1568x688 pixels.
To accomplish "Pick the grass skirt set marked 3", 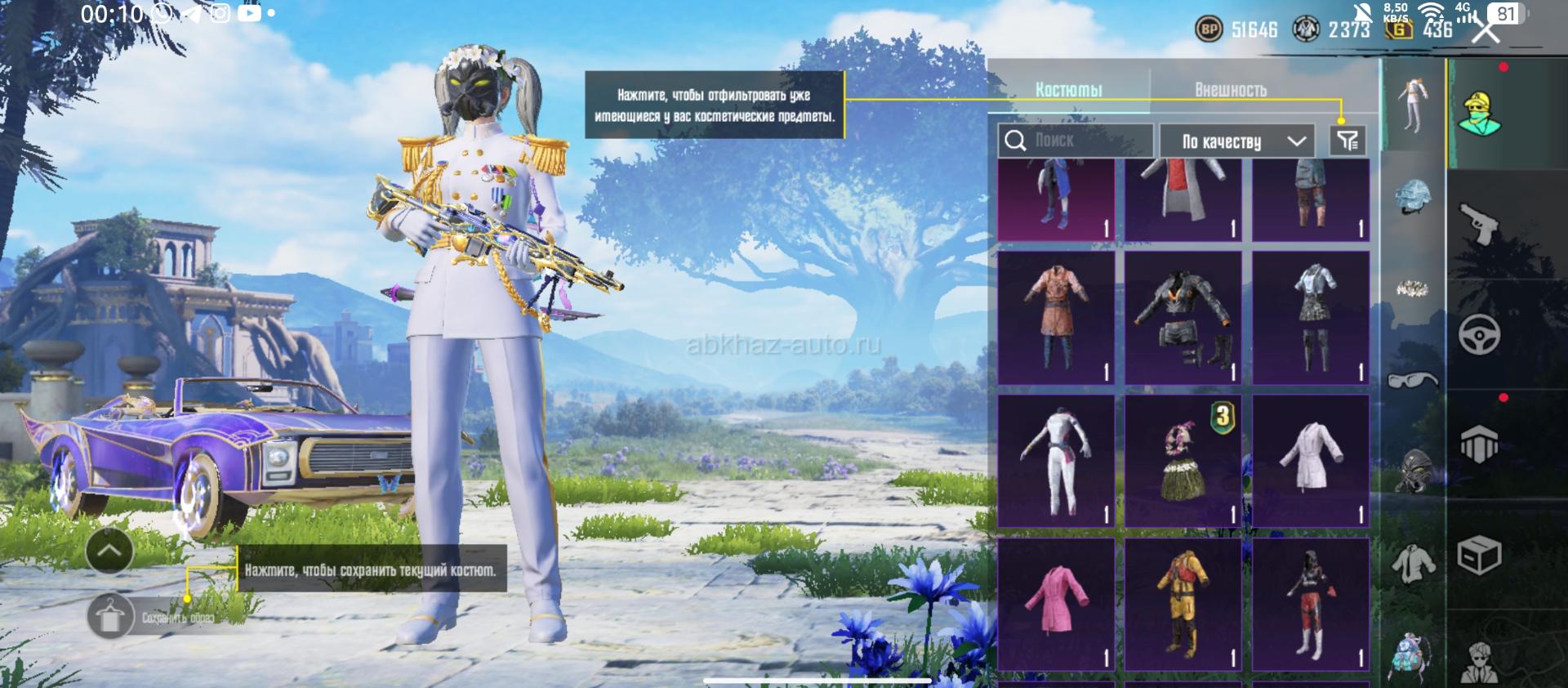I will (1183, 461).
